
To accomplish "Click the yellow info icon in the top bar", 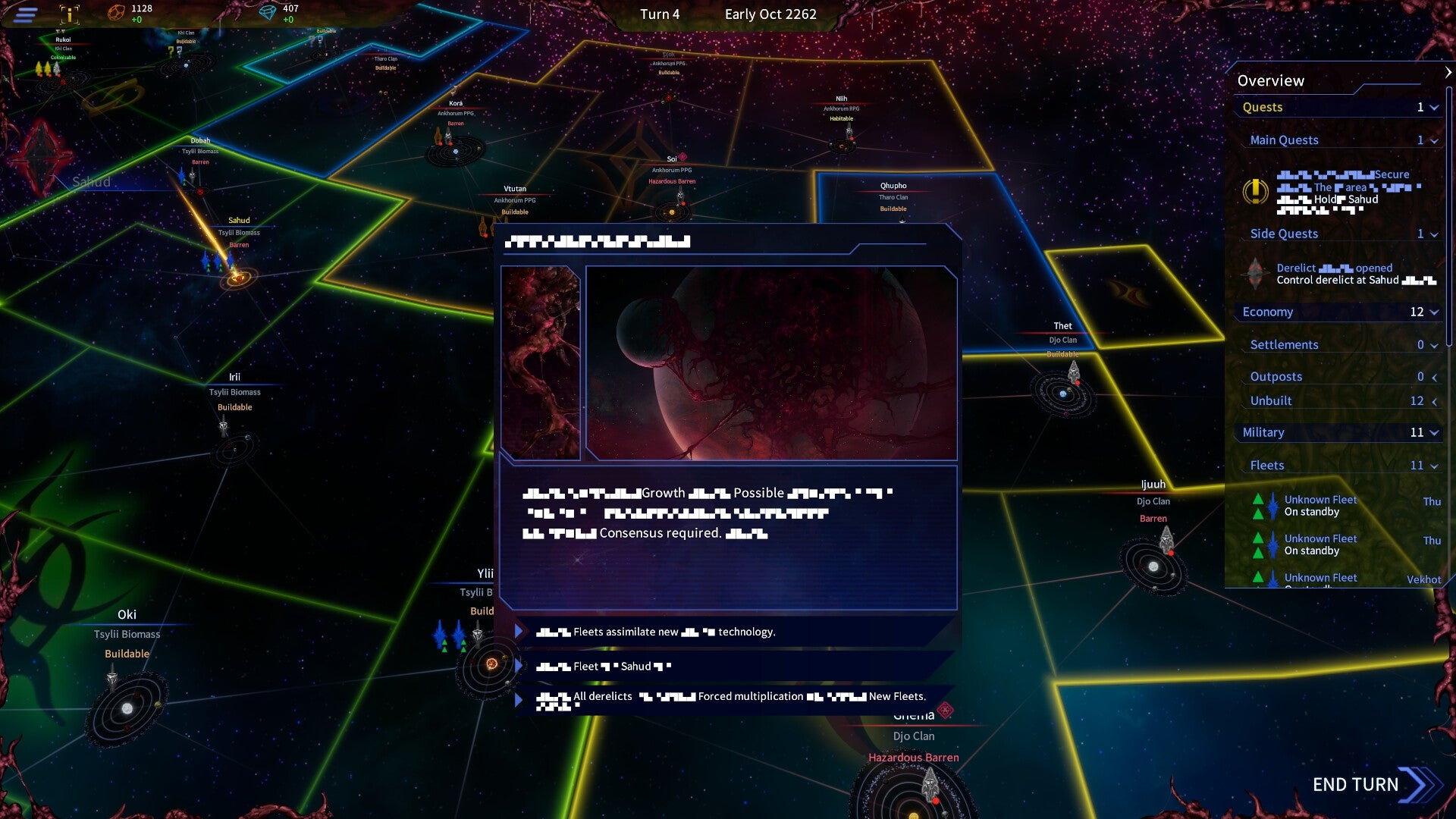I will click(x=69, y=15).
